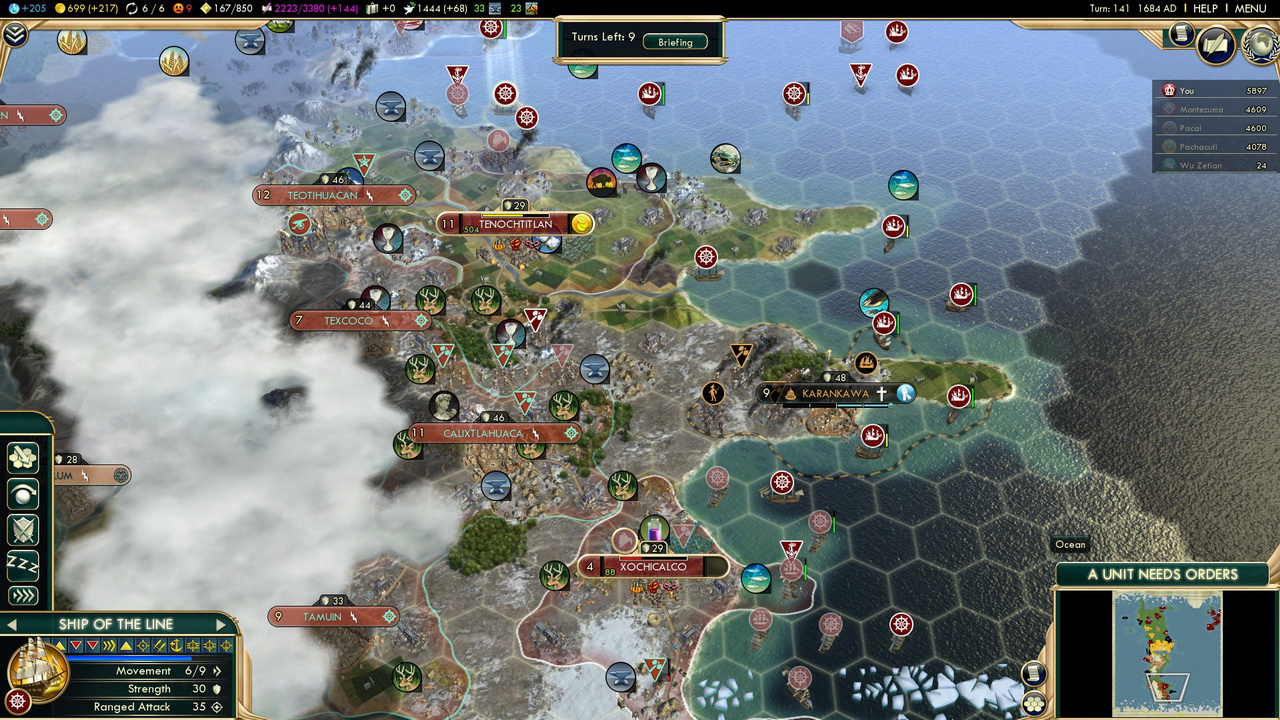
Task: Choose the ranged attack cannon action
Action: (x=22, y=458)
